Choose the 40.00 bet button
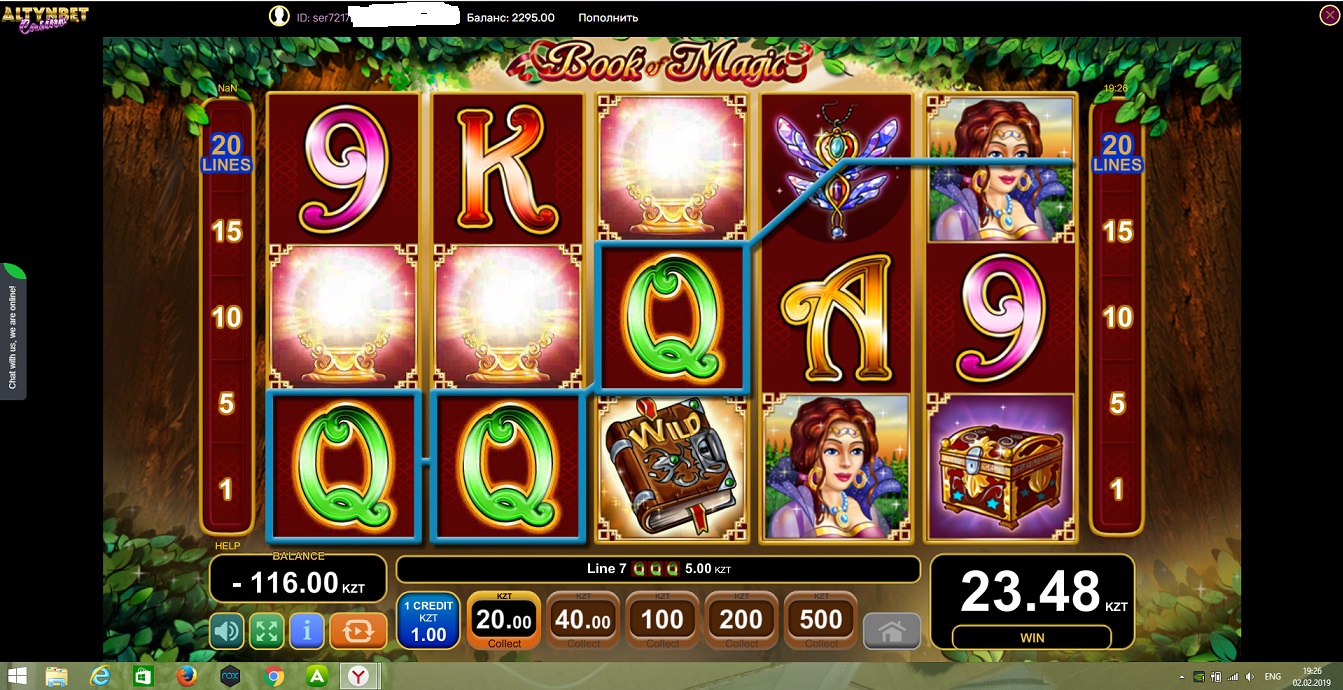 tap(583, 621)
